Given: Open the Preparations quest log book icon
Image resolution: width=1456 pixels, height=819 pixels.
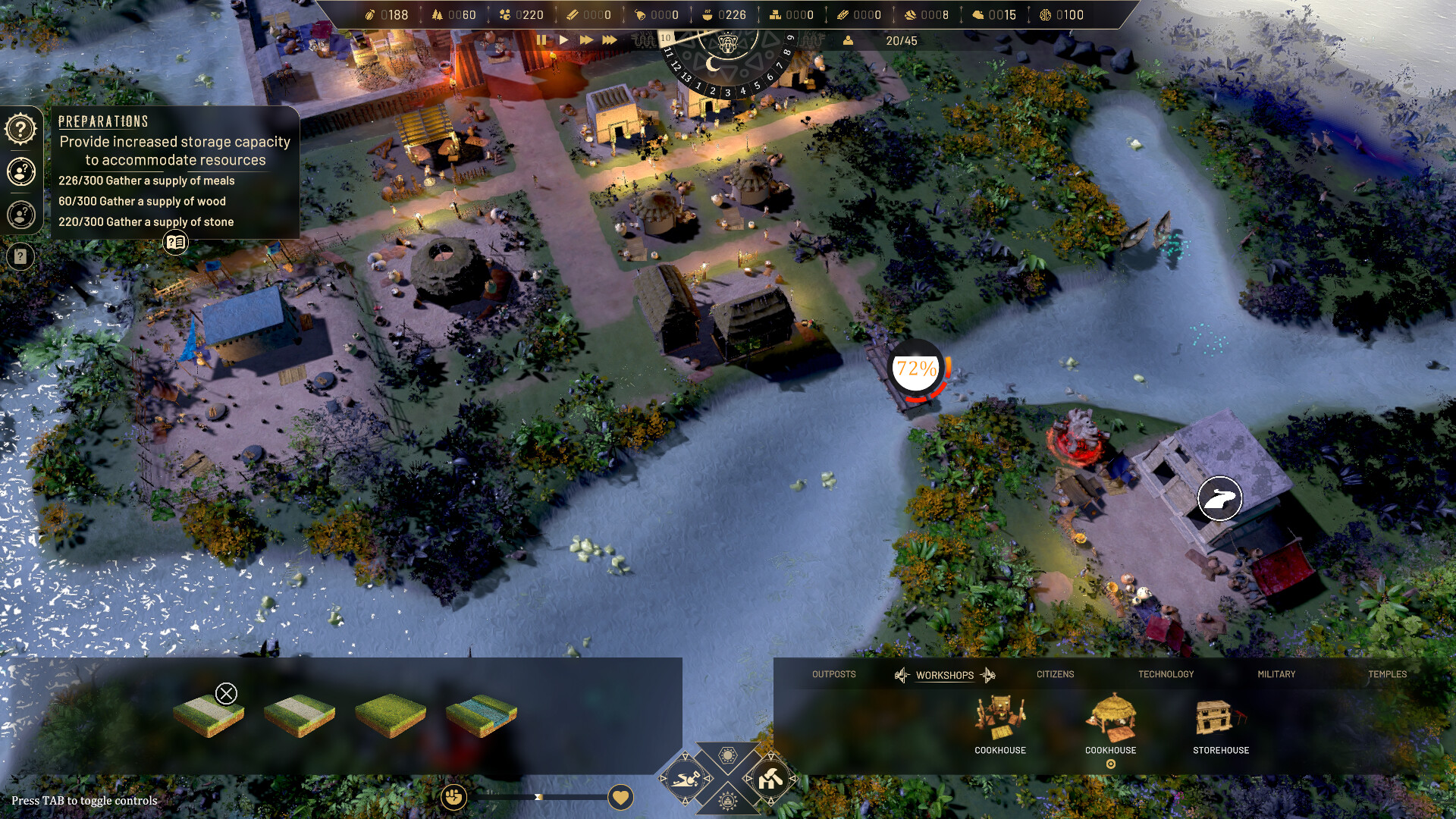Looking at the screenshot, I should pos(175,243).
